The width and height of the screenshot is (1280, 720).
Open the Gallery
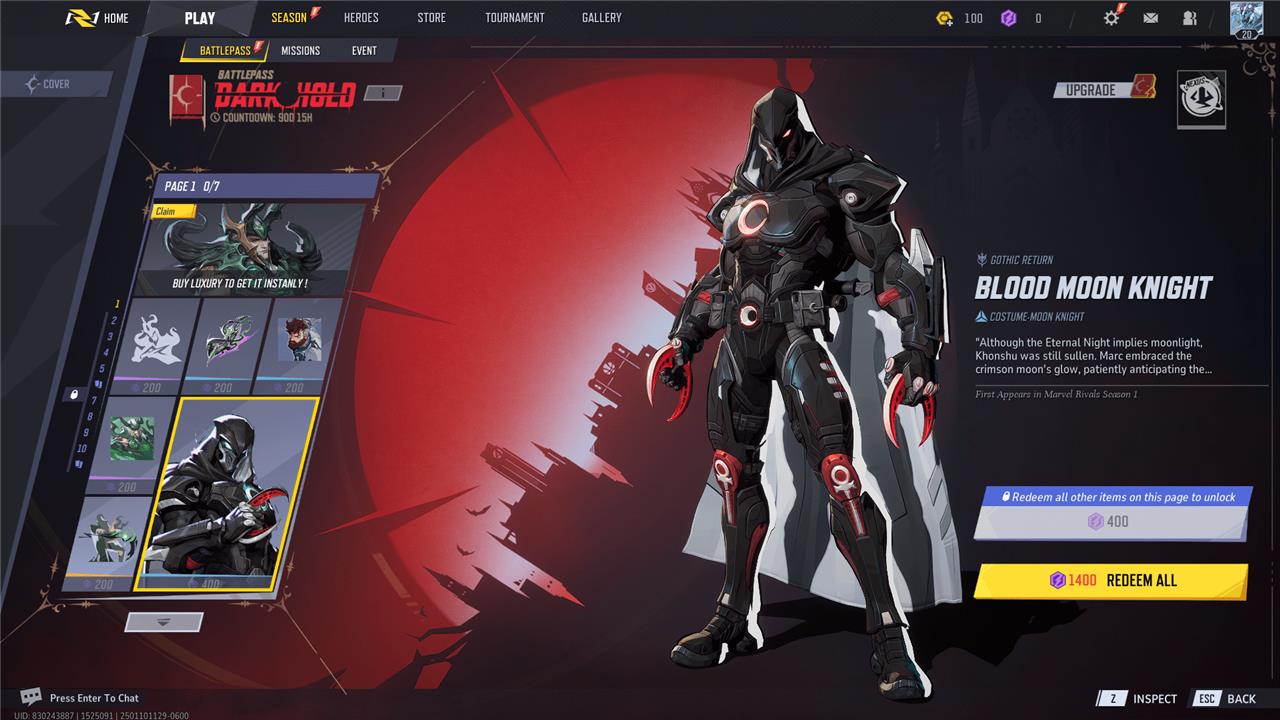(601, 18)
